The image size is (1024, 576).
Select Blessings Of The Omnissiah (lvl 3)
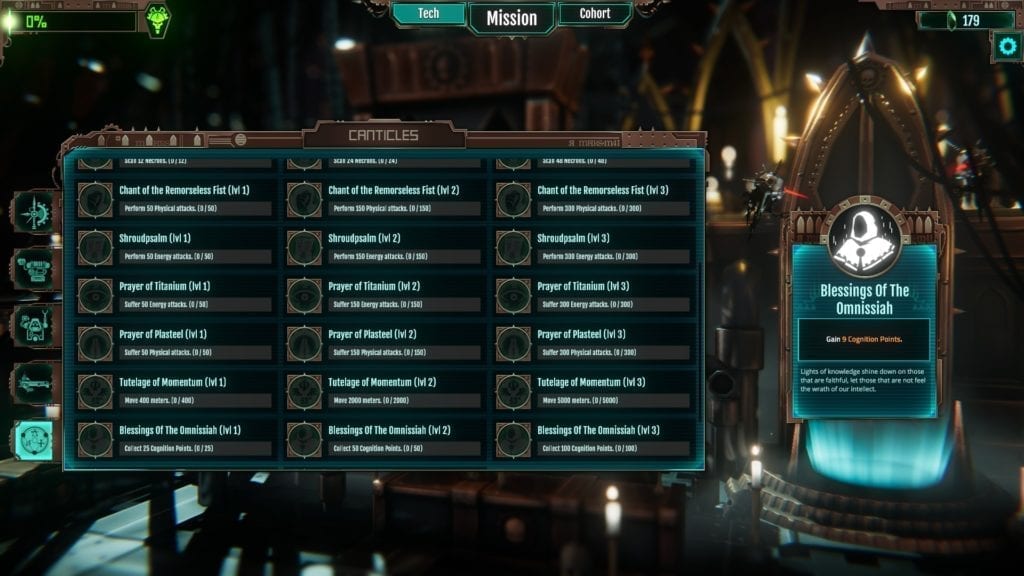592,439
